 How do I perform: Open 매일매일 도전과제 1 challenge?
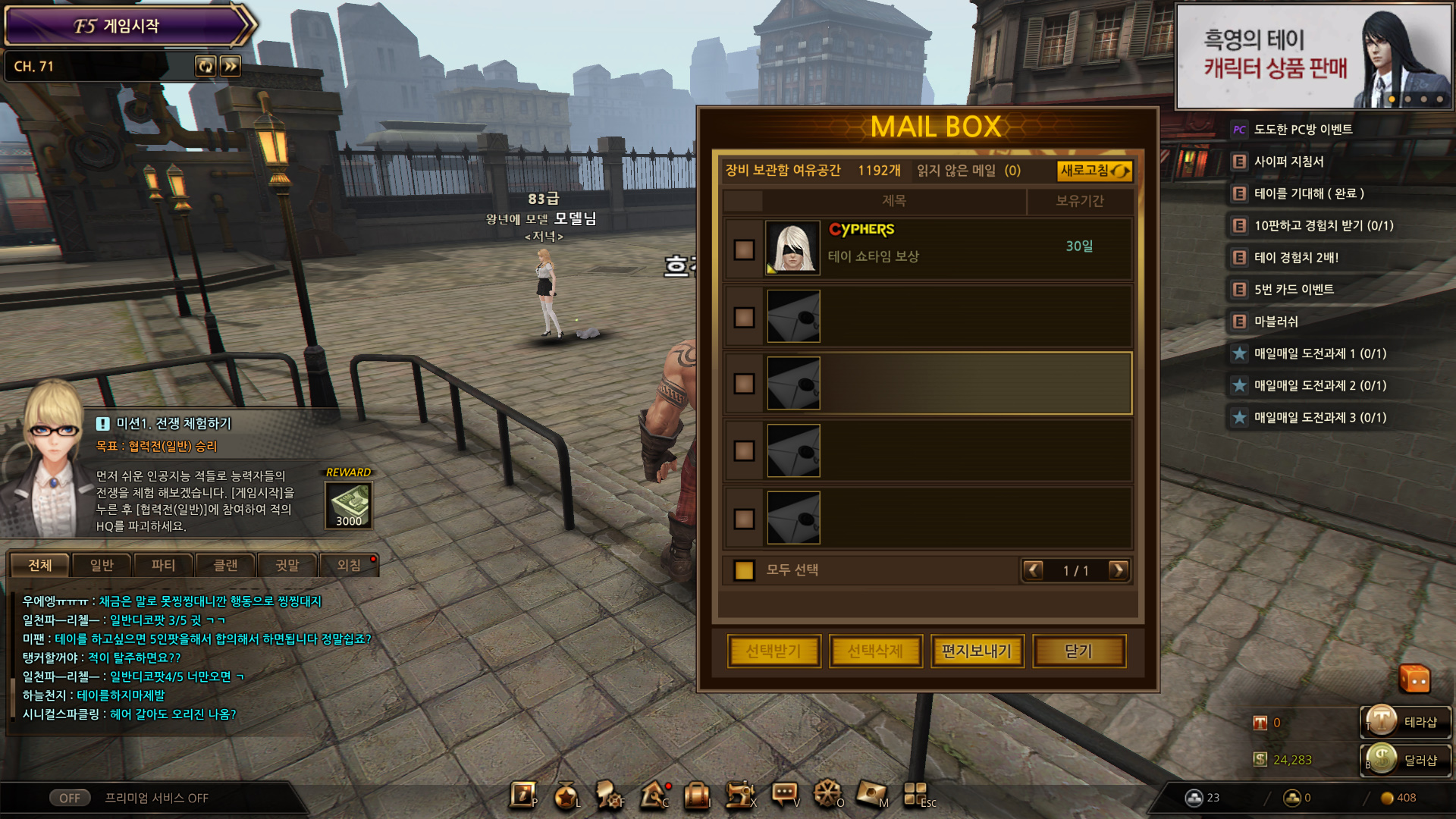(1319, 353)
